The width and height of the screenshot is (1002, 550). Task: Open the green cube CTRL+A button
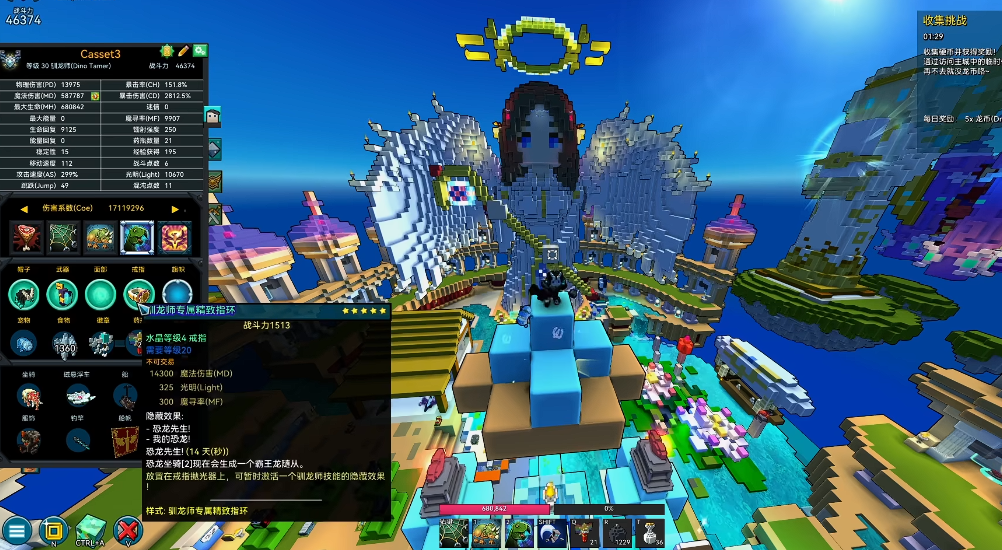(91, 528)
